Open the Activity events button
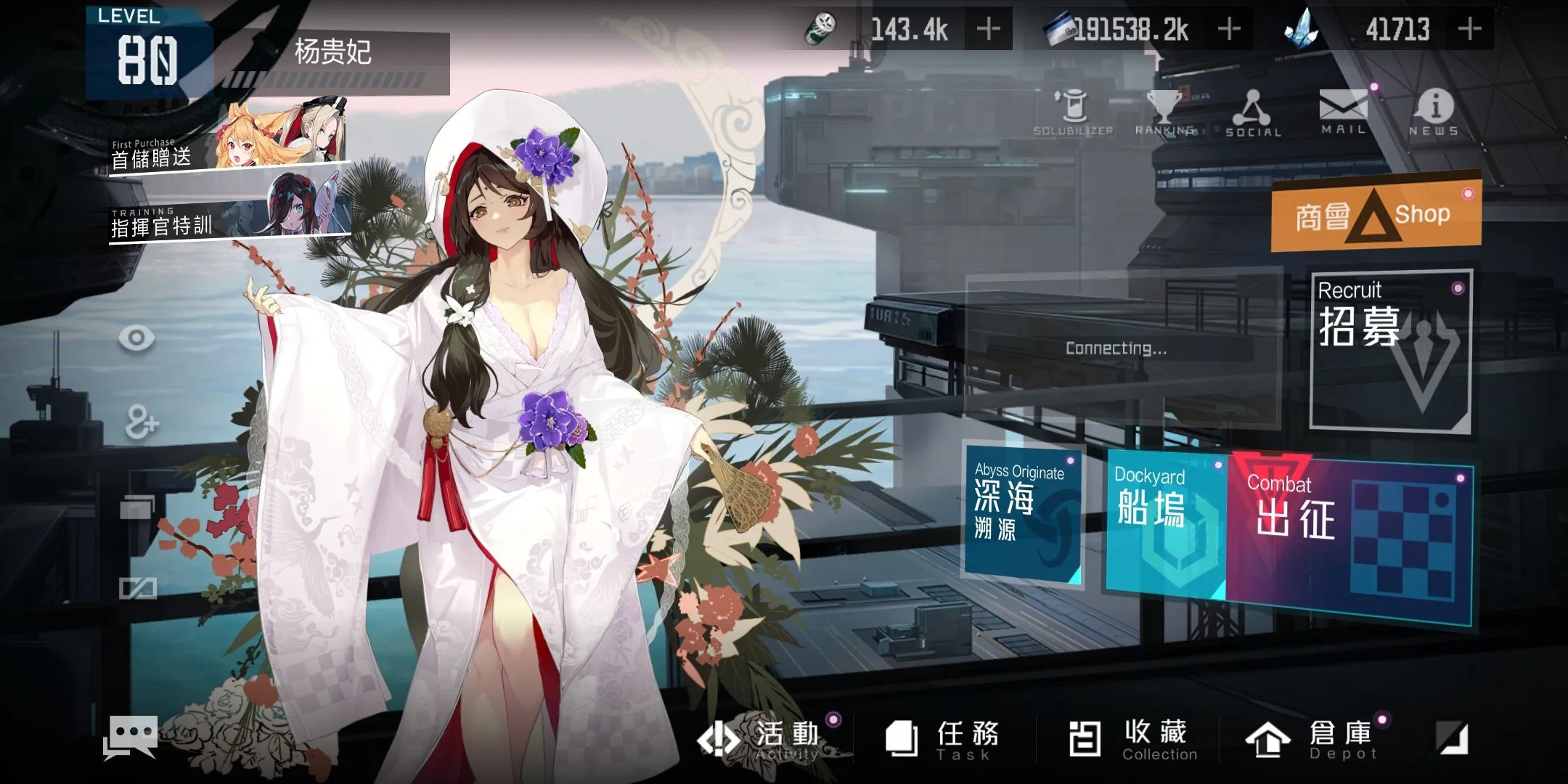This screenshot has width=1568, height=784. [769, 739]
